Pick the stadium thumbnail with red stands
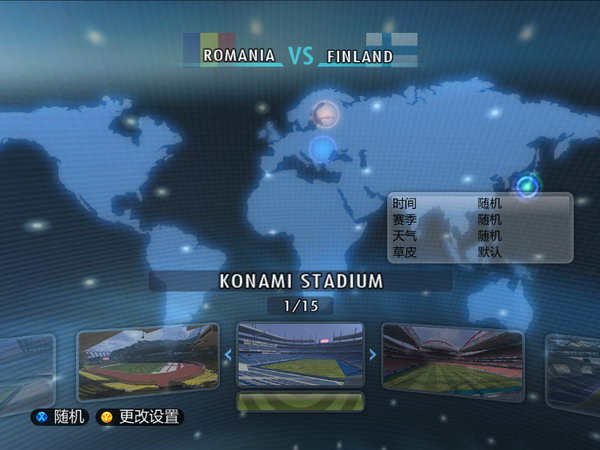This screenshot has width=600, height=450. pos(452,361)
